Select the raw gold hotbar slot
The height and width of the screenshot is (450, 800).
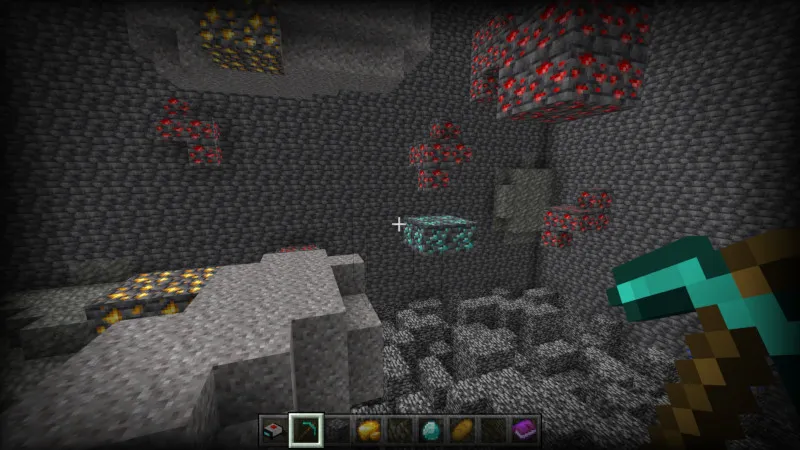point(368,430)
